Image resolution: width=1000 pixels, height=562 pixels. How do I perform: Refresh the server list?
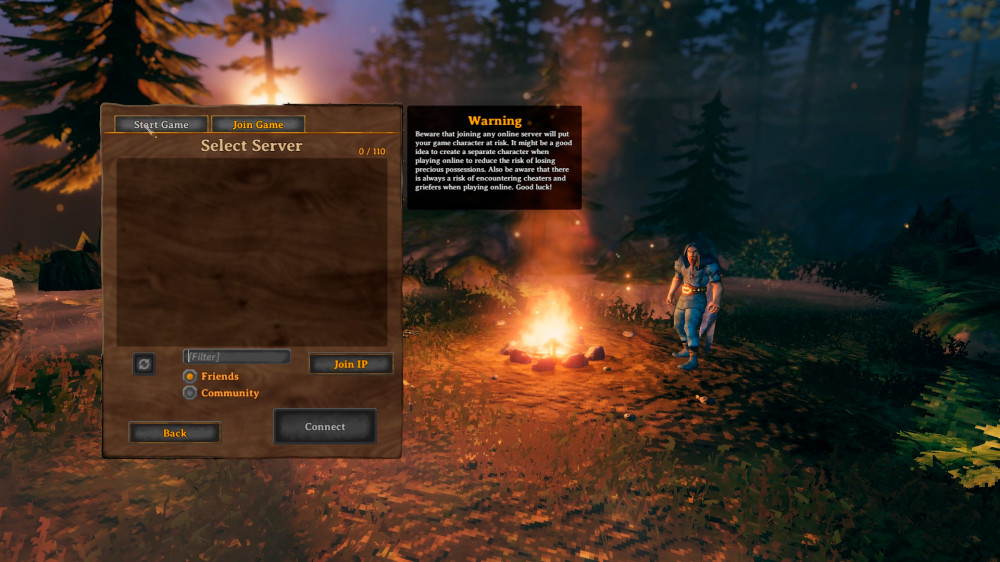(x=144, y=364)
